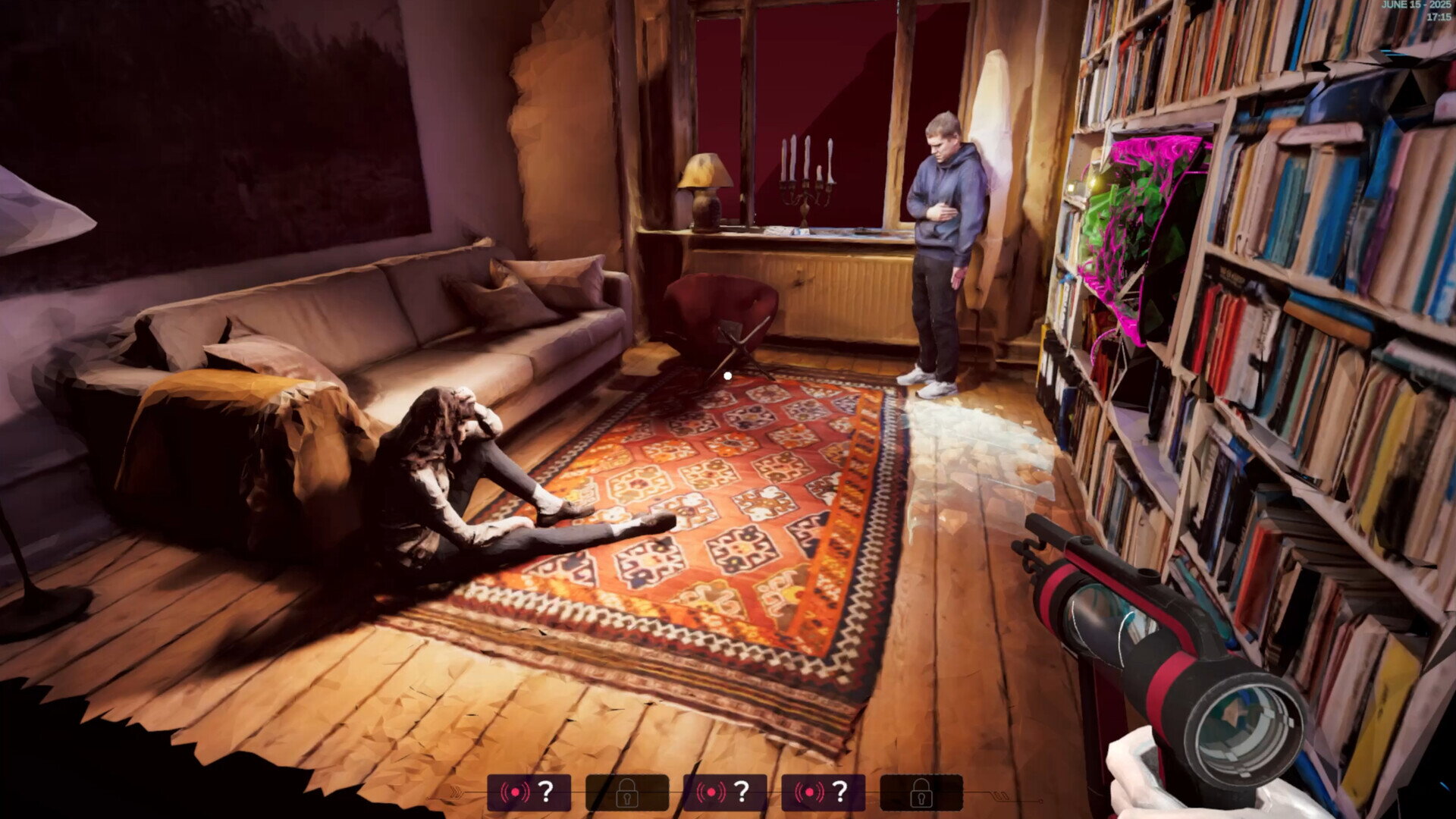This screenshot has height=819, width=1456.
Task: Choose the middle unknown signal timeline marker
Action: coord(725,792)
